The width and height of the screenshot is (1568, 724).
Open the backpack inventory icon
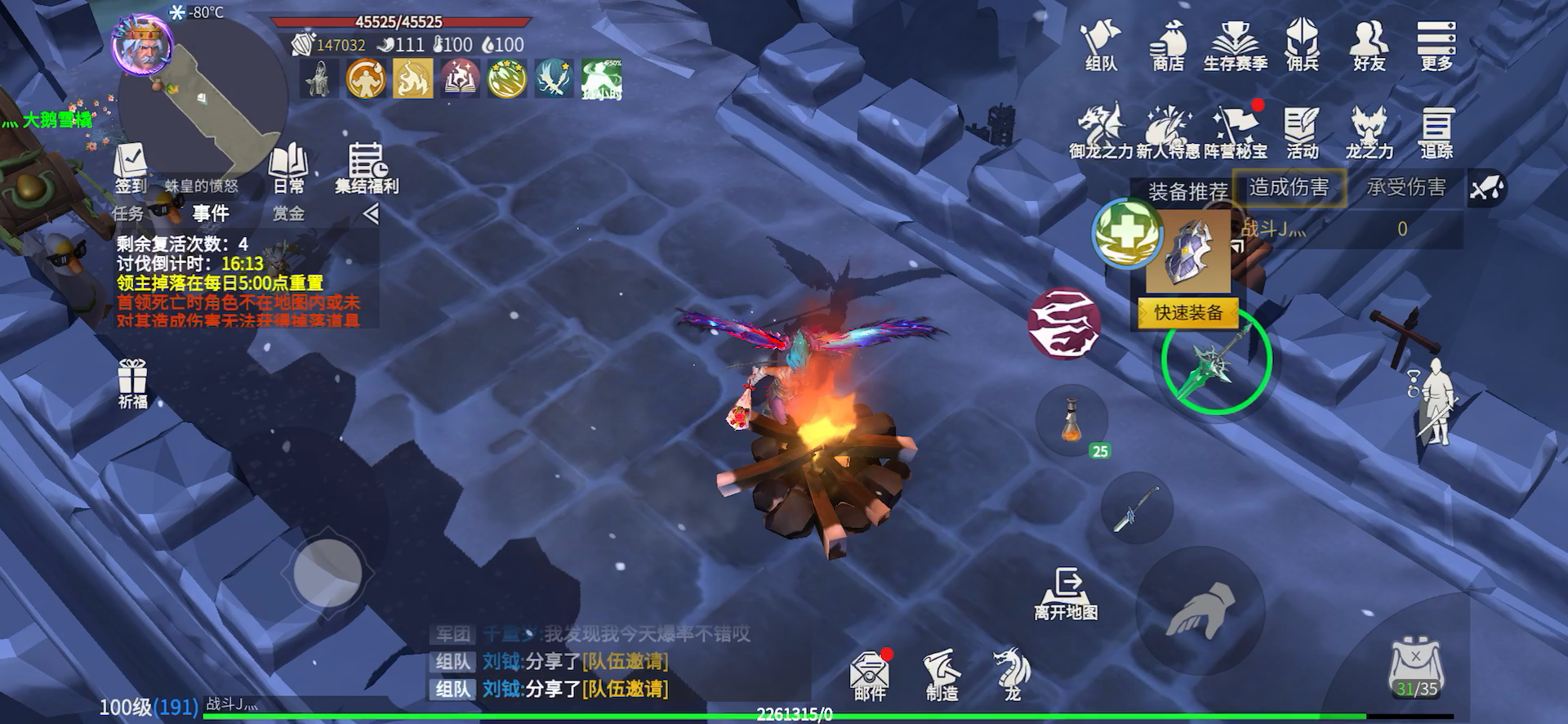tap(1416, 668)
